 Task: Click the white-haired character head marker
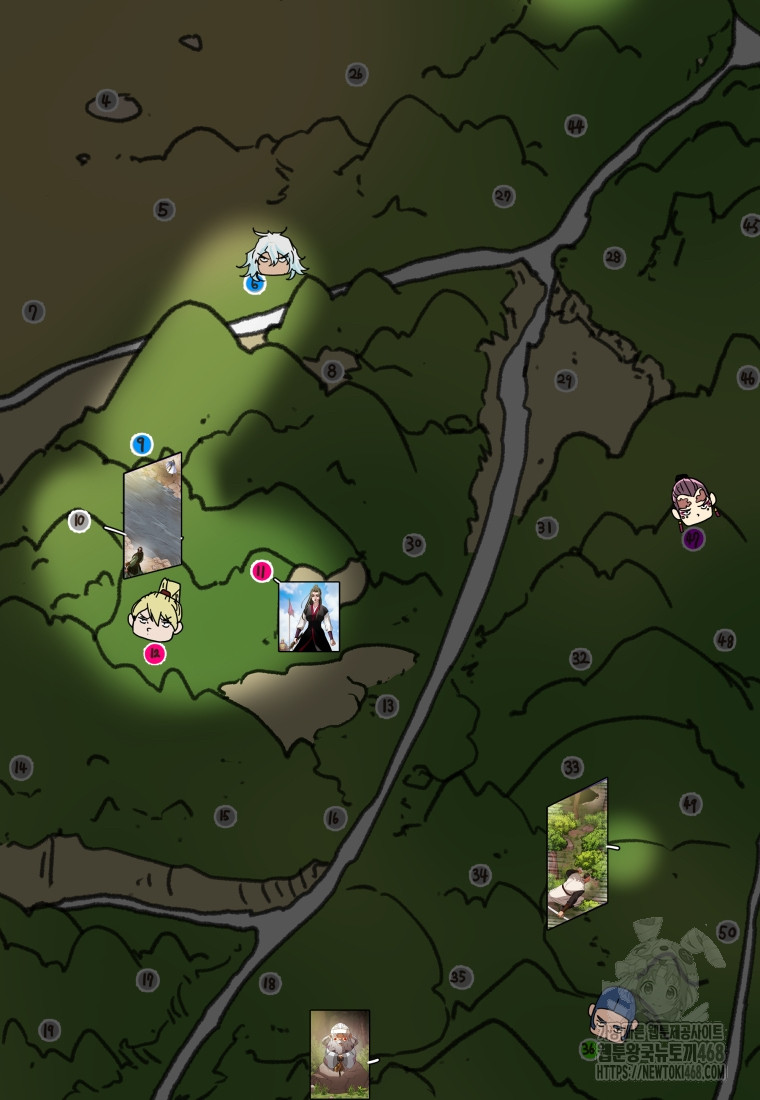269,255
